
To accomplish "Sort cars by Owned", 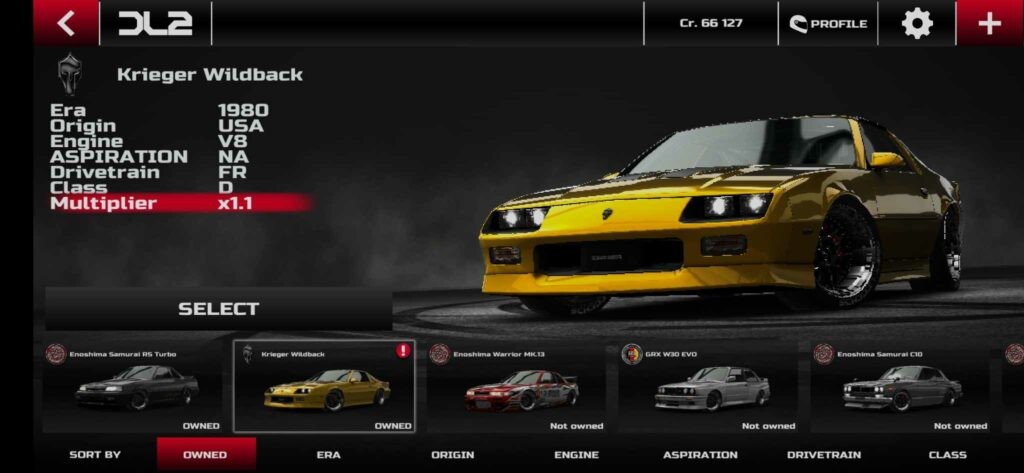I will 205,455.
